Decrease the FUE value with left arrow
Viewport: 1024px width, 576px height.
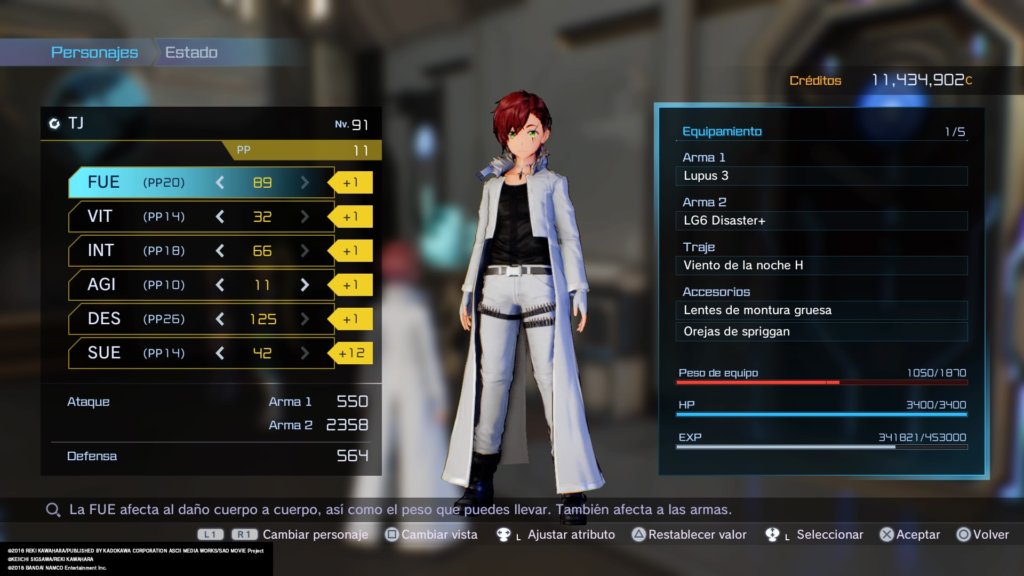pos(220,182)
